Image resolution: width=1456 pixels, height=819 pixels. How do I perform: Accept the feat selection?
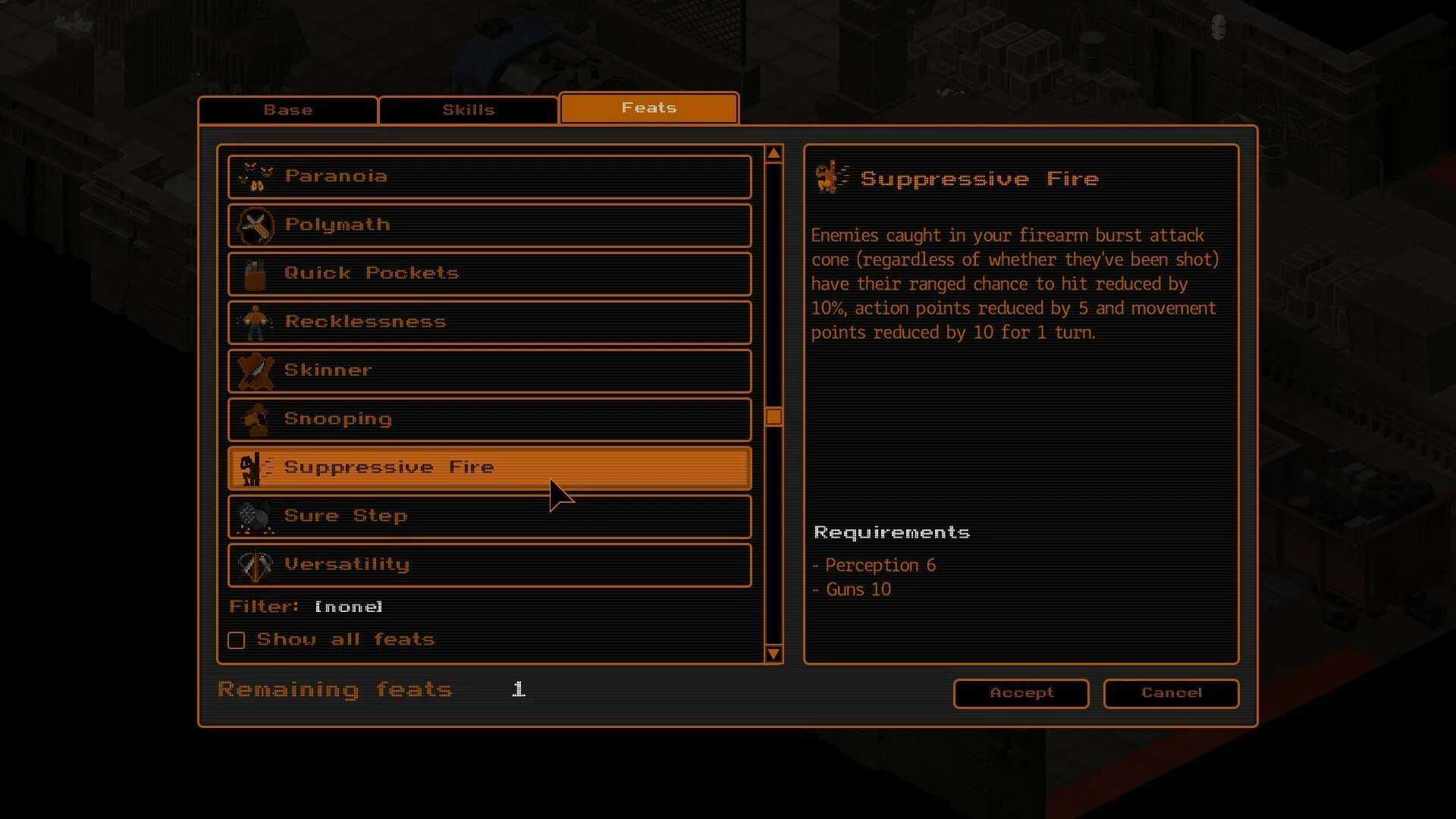click(1021, 693)
